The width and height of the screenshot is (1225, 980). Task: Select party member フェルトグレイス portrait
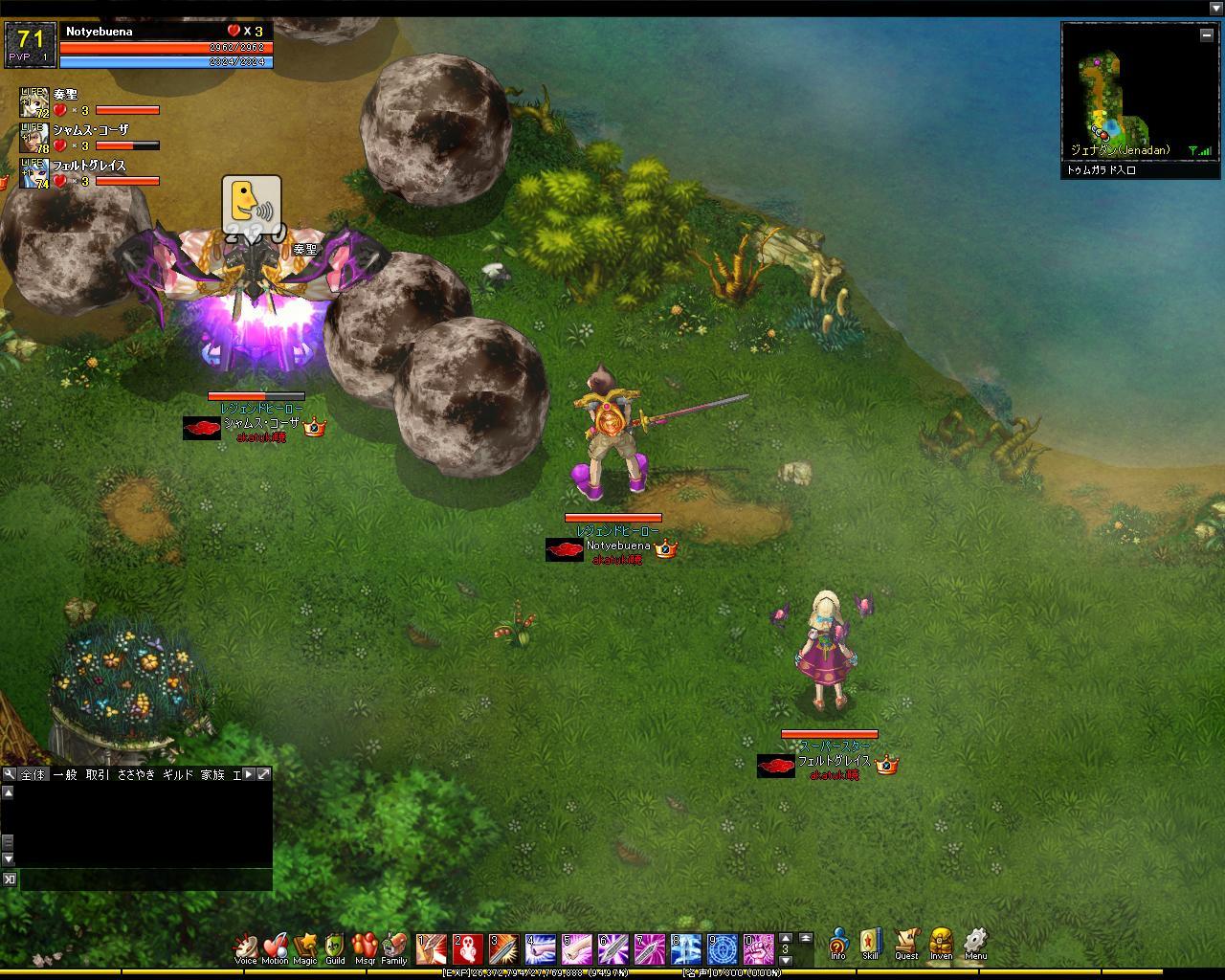point(33,173)
